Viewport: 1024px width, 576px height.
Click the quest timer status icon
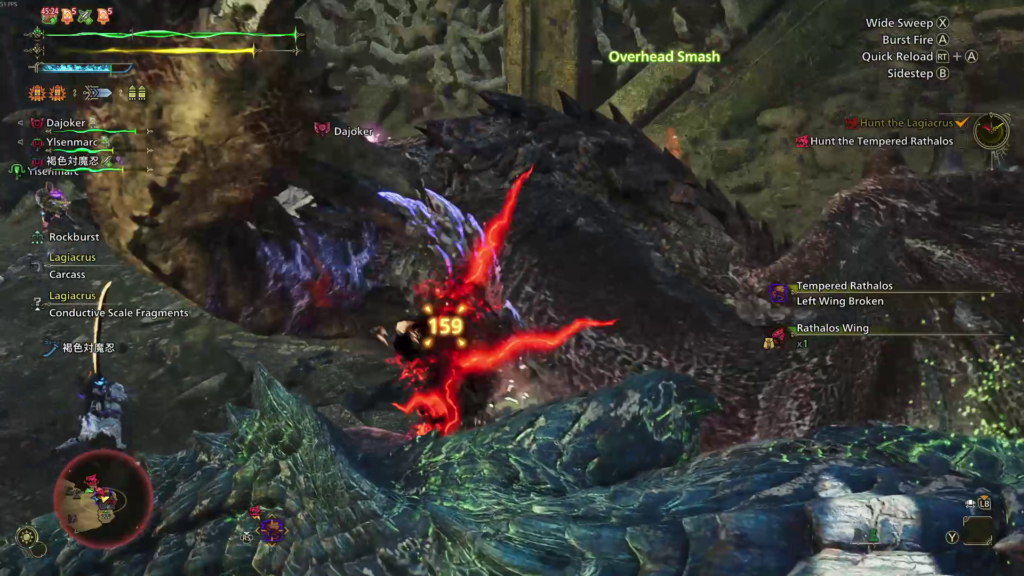click(49, 16)
